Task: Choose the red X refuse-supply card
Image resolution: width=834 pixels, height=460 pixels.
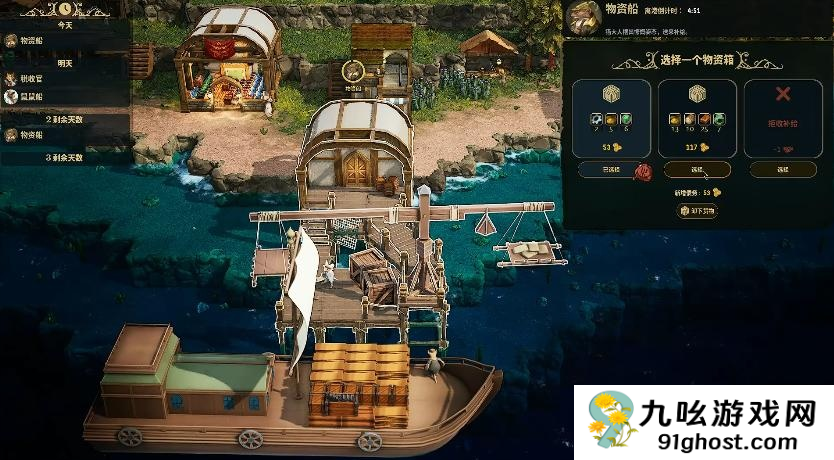Action: 783,118
